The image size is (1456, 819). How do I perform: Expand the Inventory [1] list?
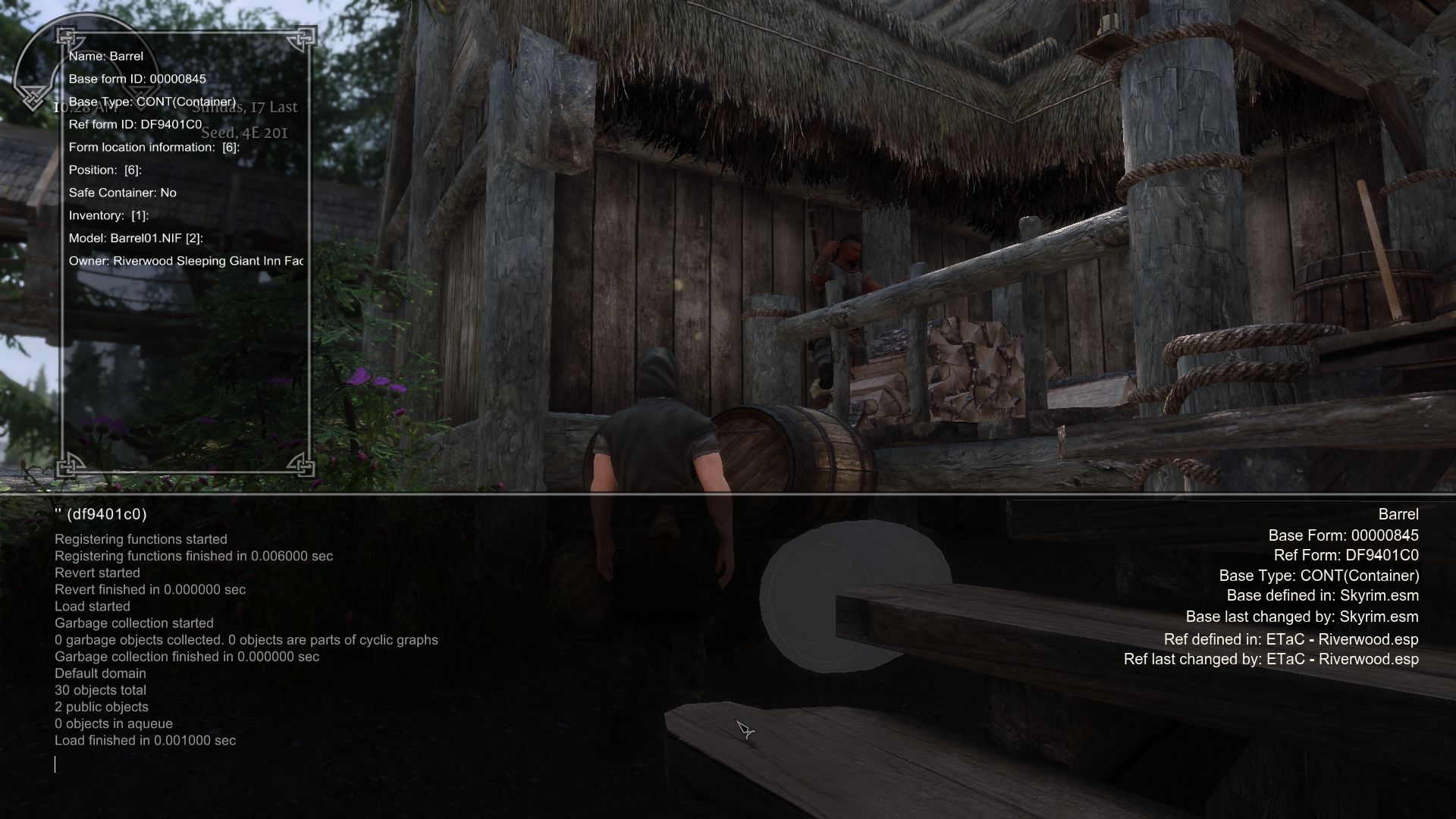108,215
